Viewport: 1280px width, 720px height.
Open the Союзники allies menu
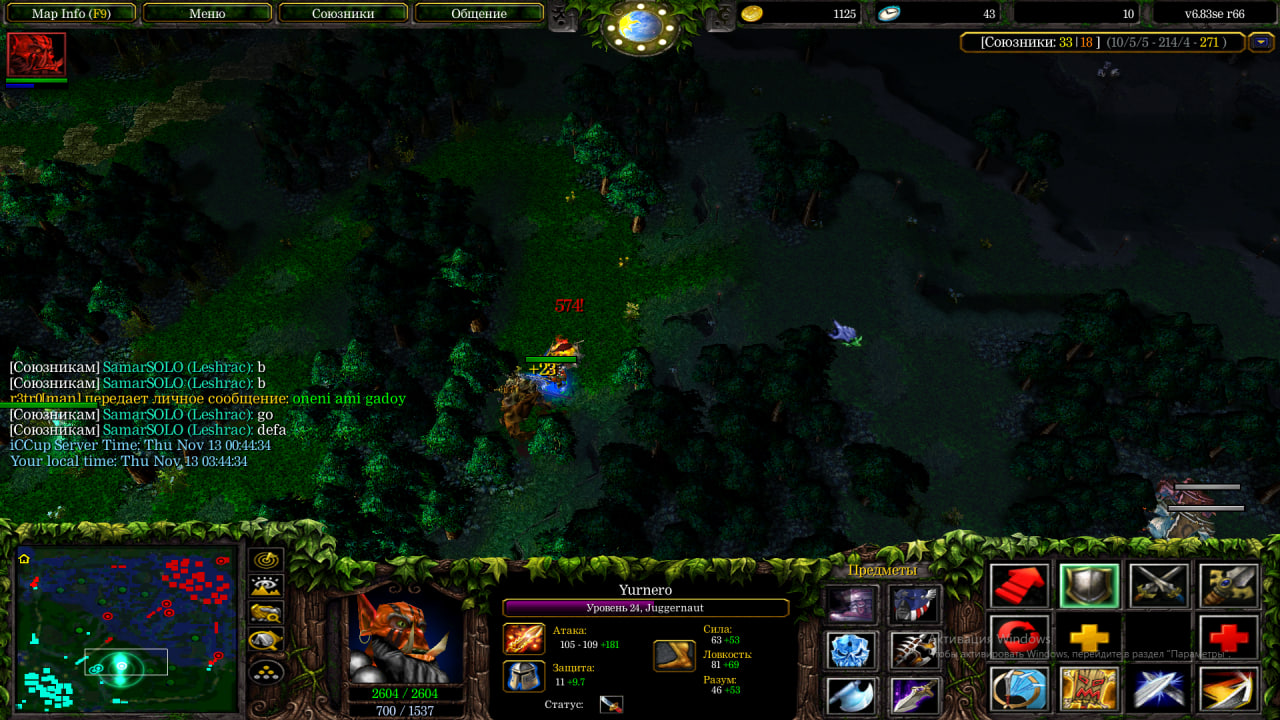[x=343, y=14]
